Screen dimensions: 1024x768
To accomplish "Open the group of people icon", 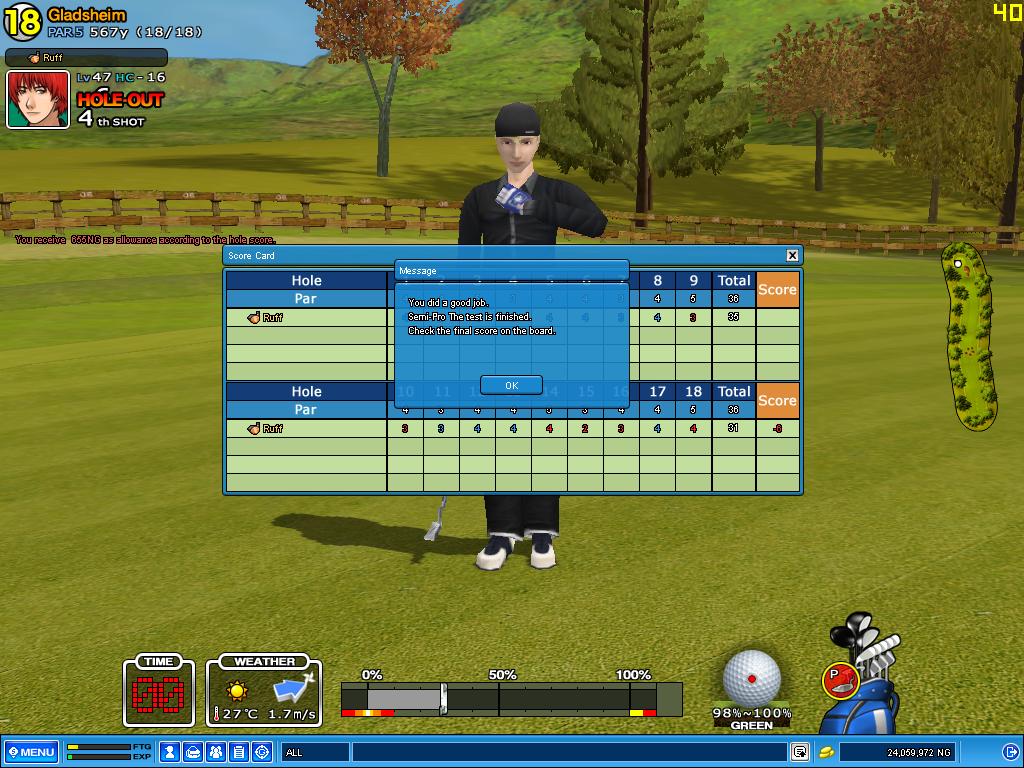I will click(x=216, y=752).
